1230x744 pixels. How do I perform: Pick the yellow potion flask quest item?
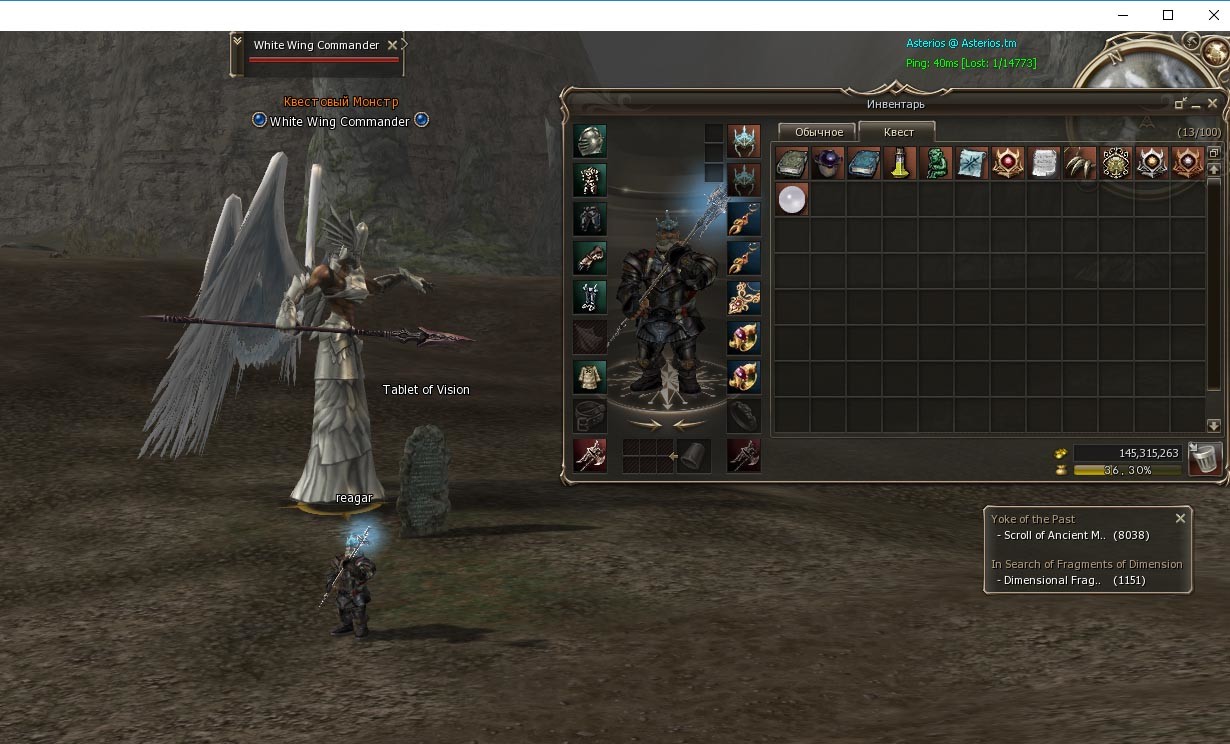[x=900, y=163]
